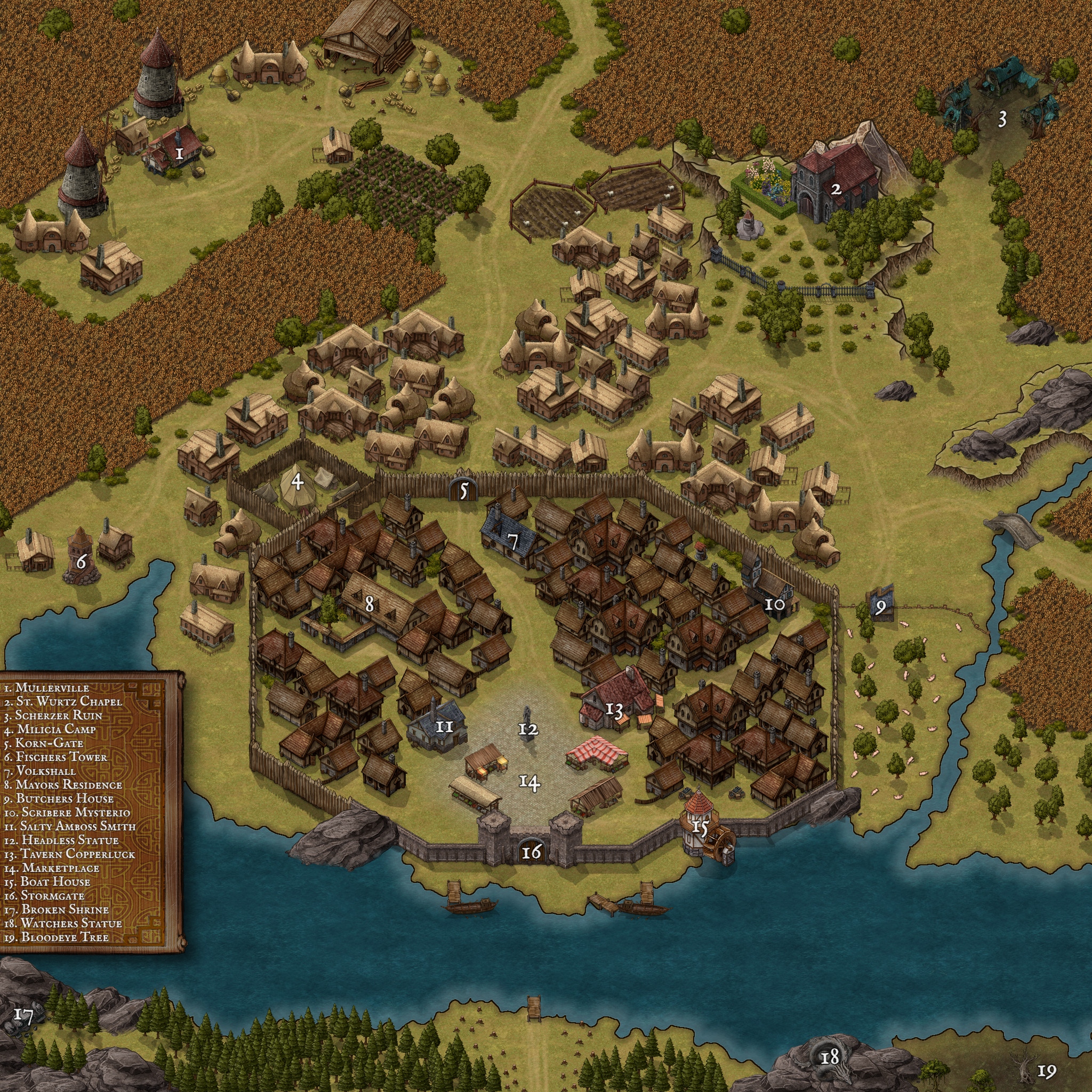The image size is (1092, 1092).
Task: Choose Tavern Copperluck in the legend
Action: coord(69,854)
